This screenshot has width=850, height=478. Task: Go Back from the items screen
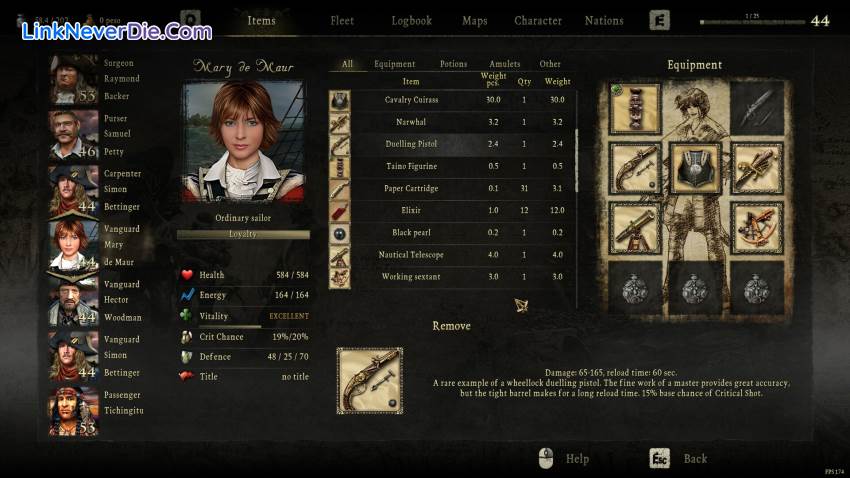click(x=695, y=459)
